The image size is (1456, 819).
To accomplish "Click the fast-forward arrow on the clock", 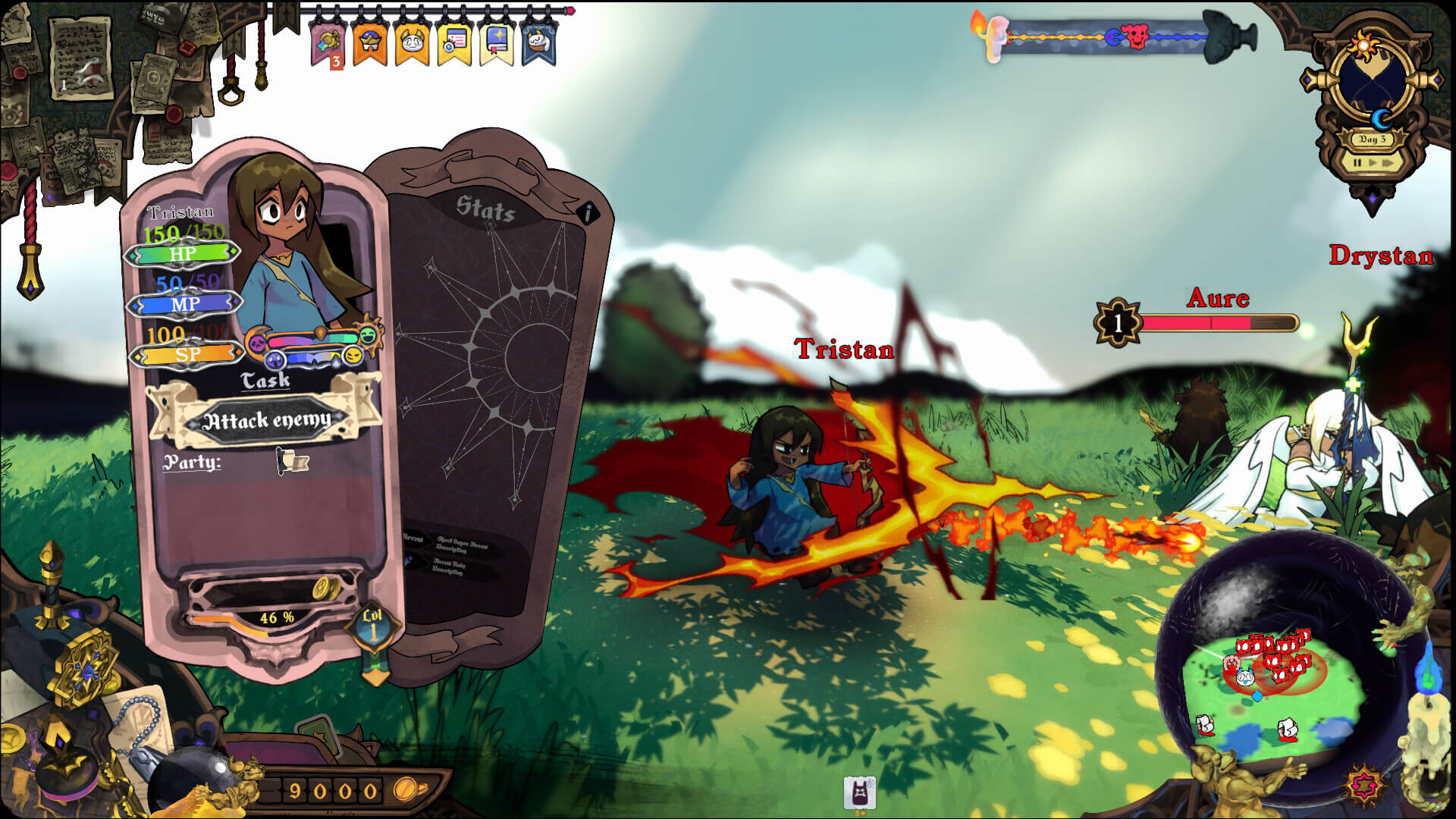I will pos(1386,163).
